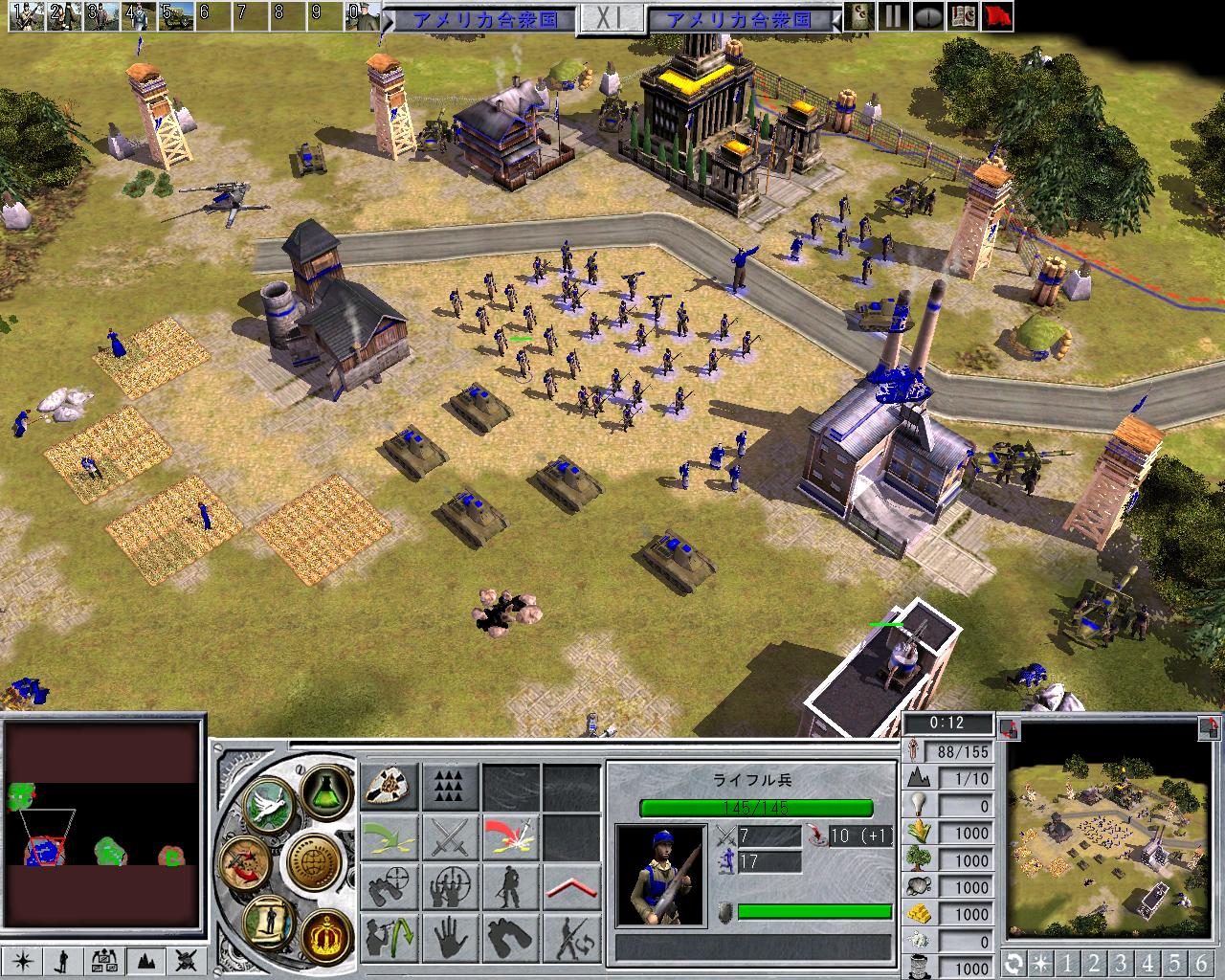Click the red flag icon in top bar
1225x980 pixels.
997,16
